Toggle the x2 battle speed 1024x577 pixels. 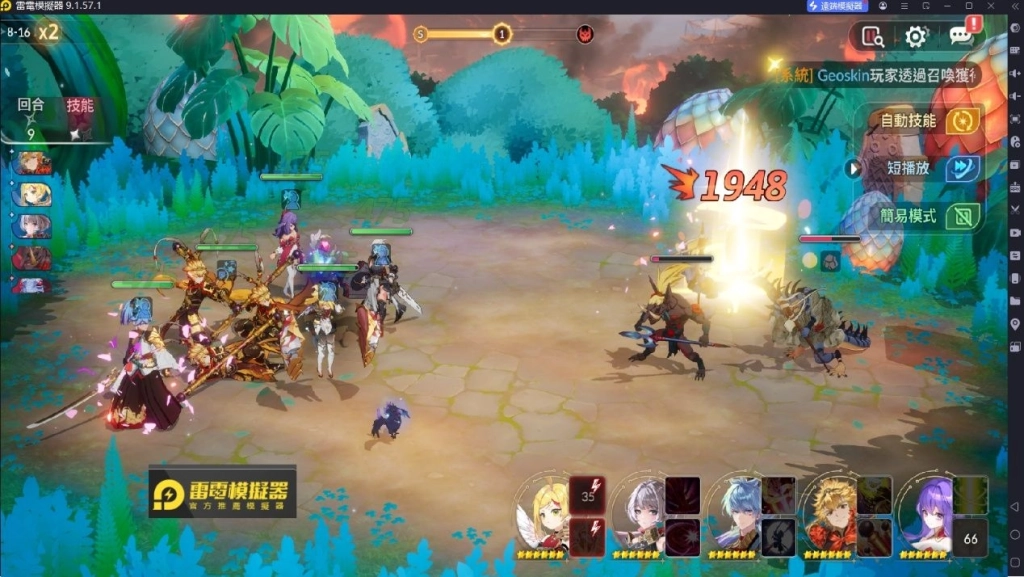pos(48,31)
